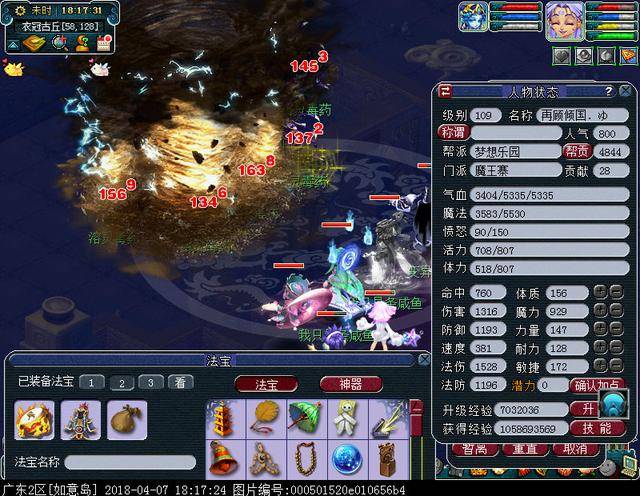Switch to equipped treasure set 3
This screenshot has width=640, height=496.
(x=149, y=382)
